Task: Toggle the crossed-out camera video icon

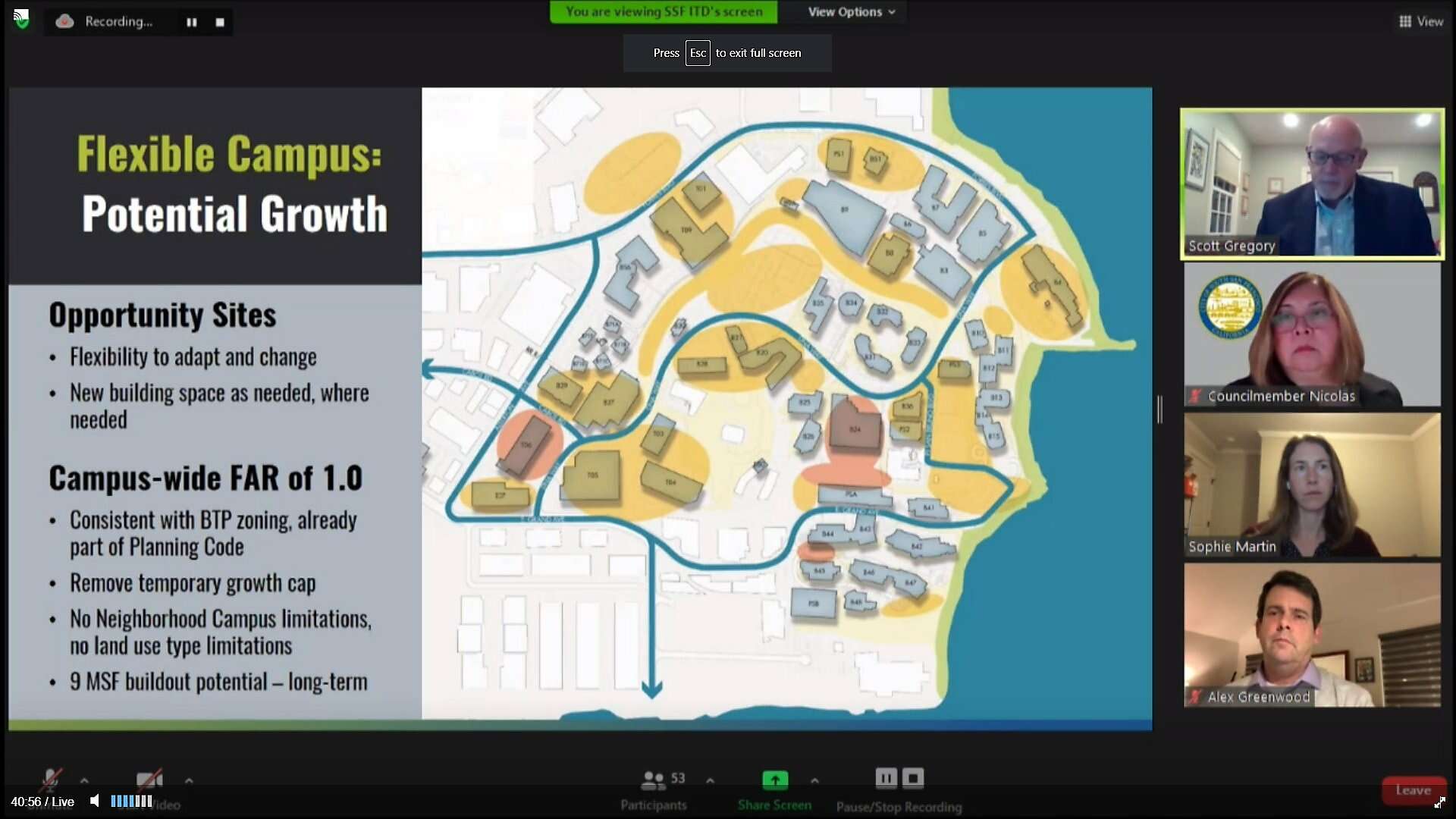Action: pyautogui.click(x=149, y=780)
